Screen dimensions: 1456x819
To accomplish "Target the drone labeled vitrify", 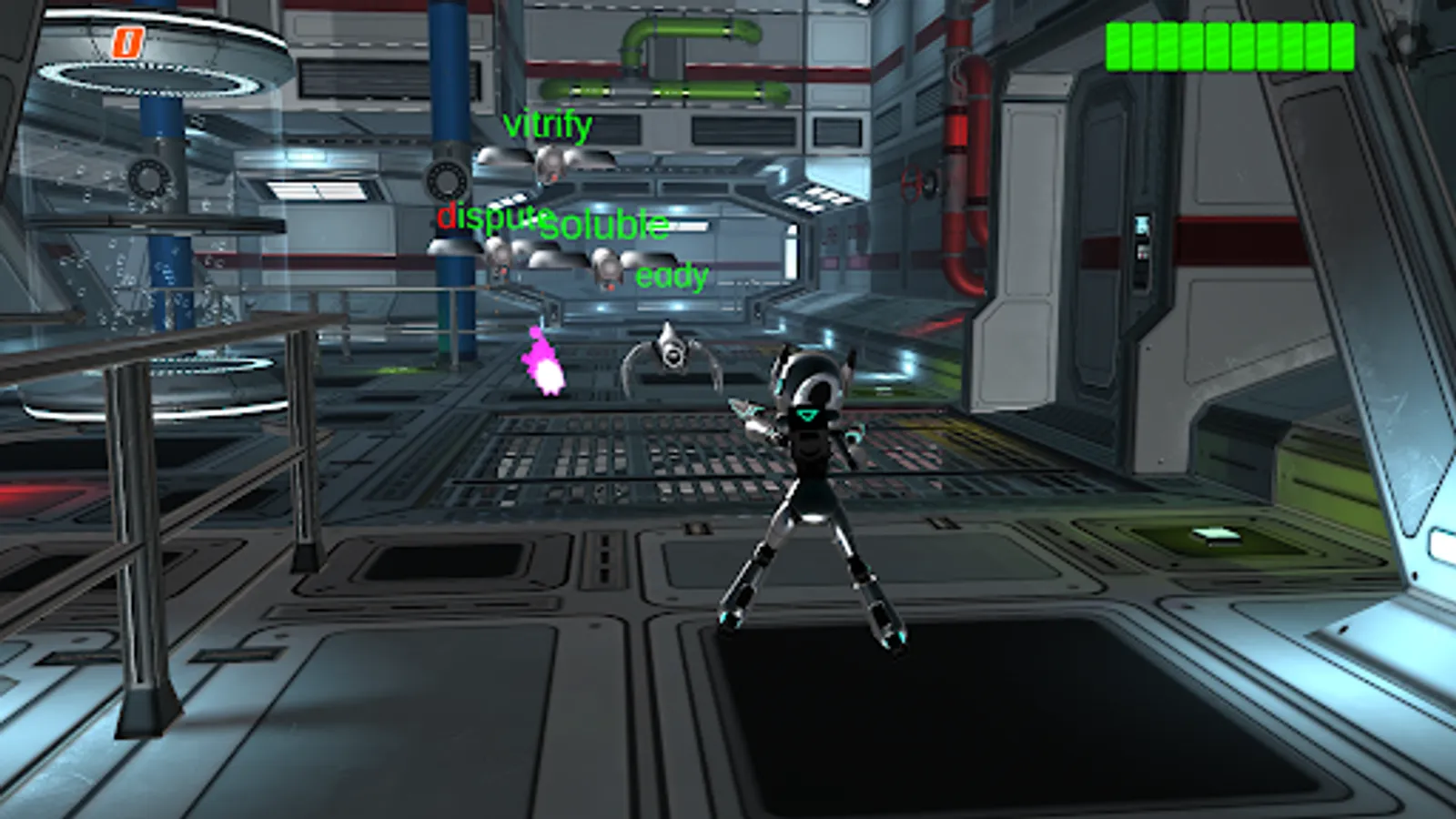I will [551, 164].
